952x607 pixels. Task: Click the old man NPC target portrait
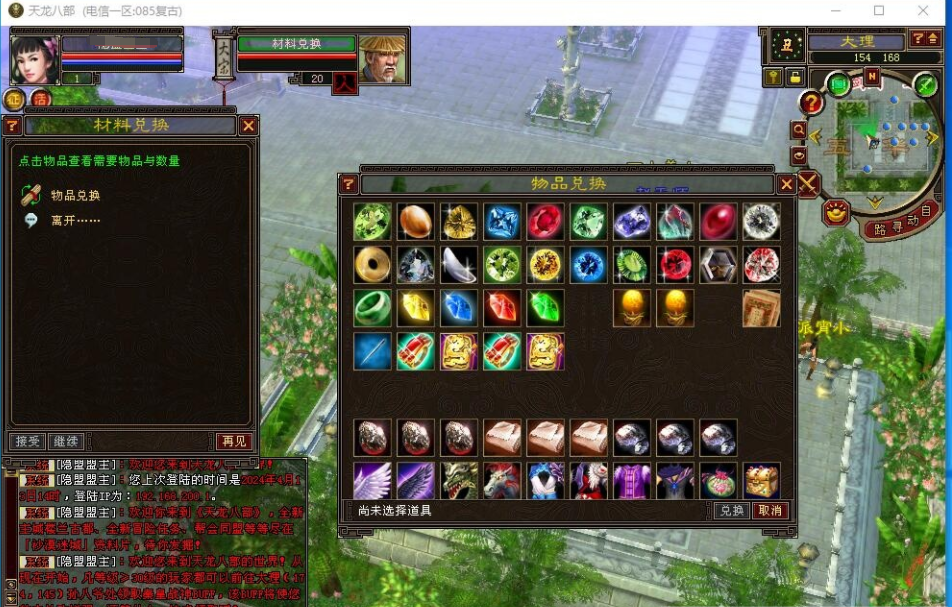coord(382,58)
